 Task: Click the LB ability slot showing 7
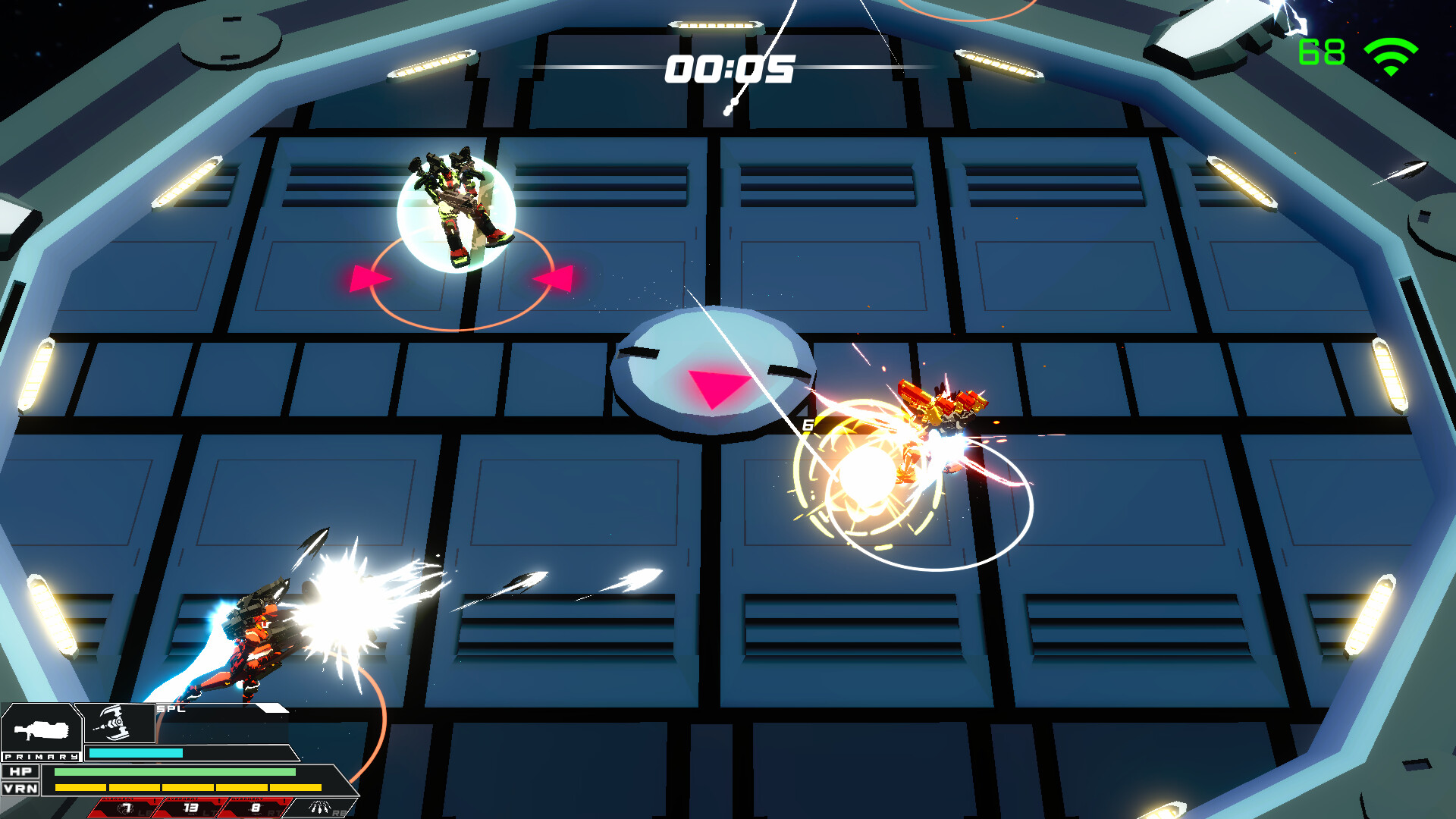127,807
